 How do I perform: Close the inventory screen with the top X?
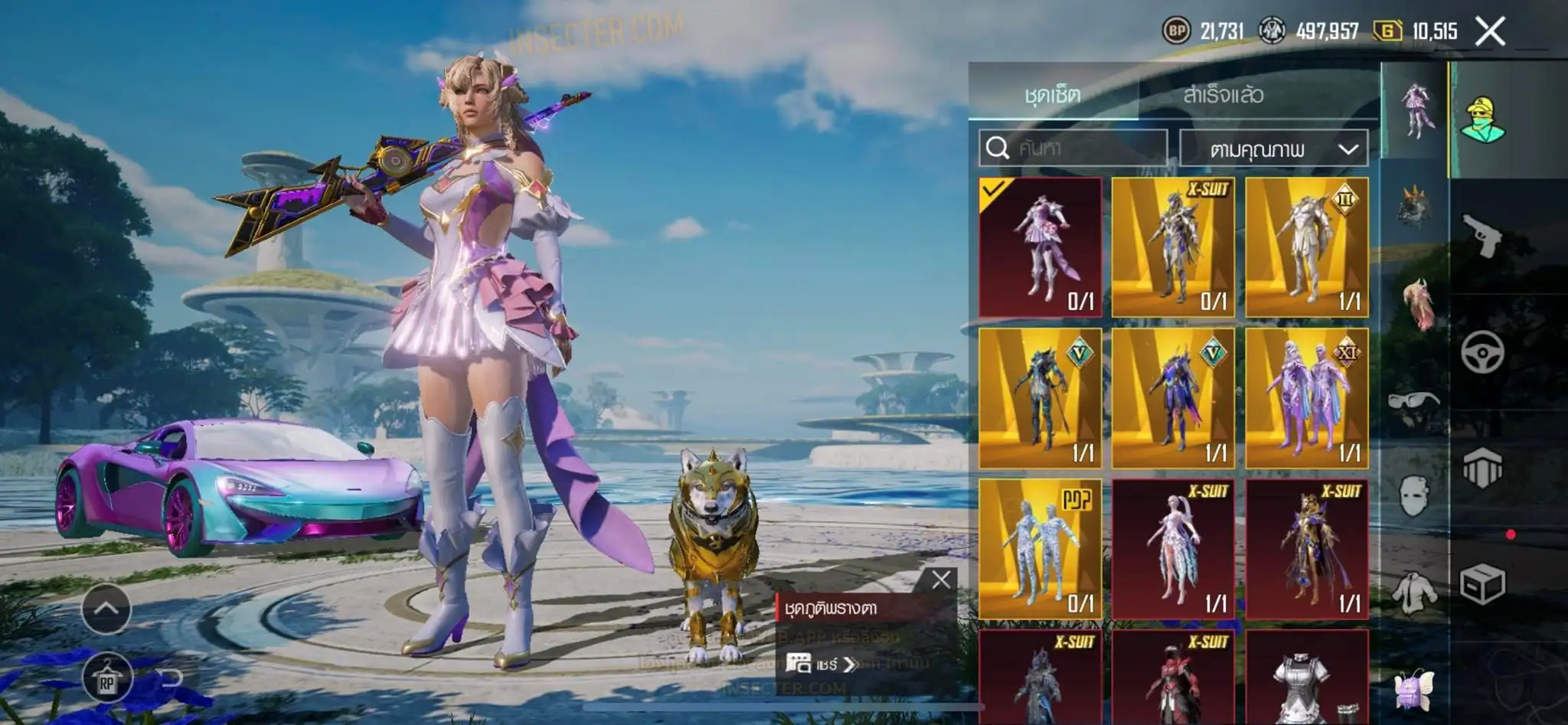1489,31
